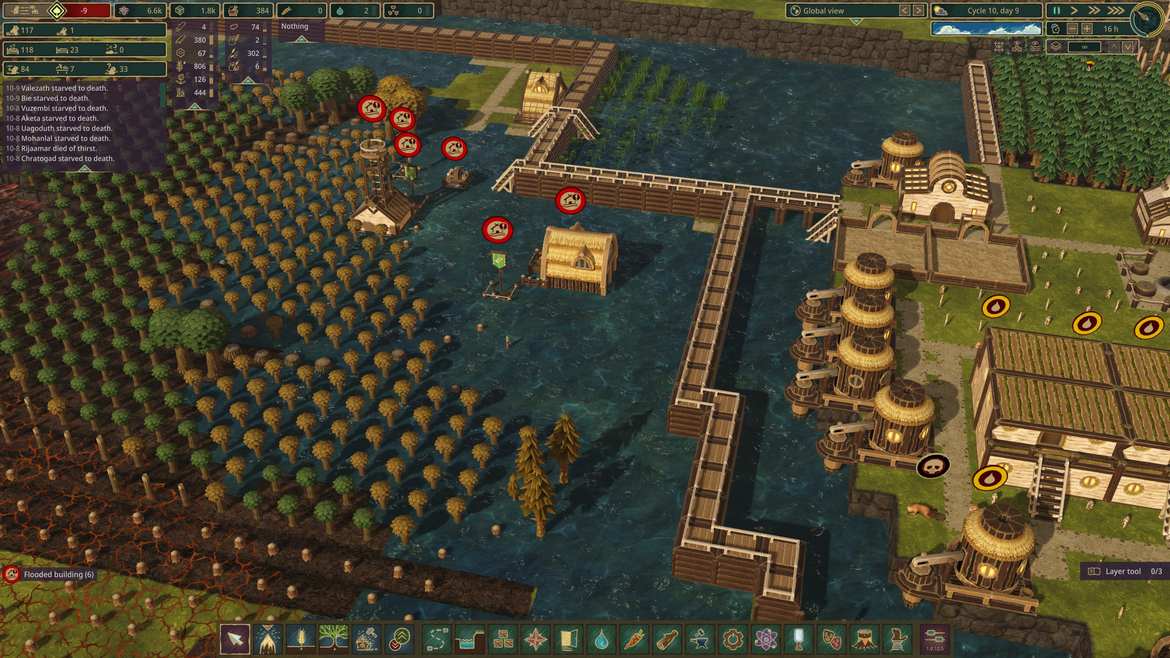The height and width of the screenshot is (658, 1170).
Task: Open the paths tool category
Action: pos(435,638)
